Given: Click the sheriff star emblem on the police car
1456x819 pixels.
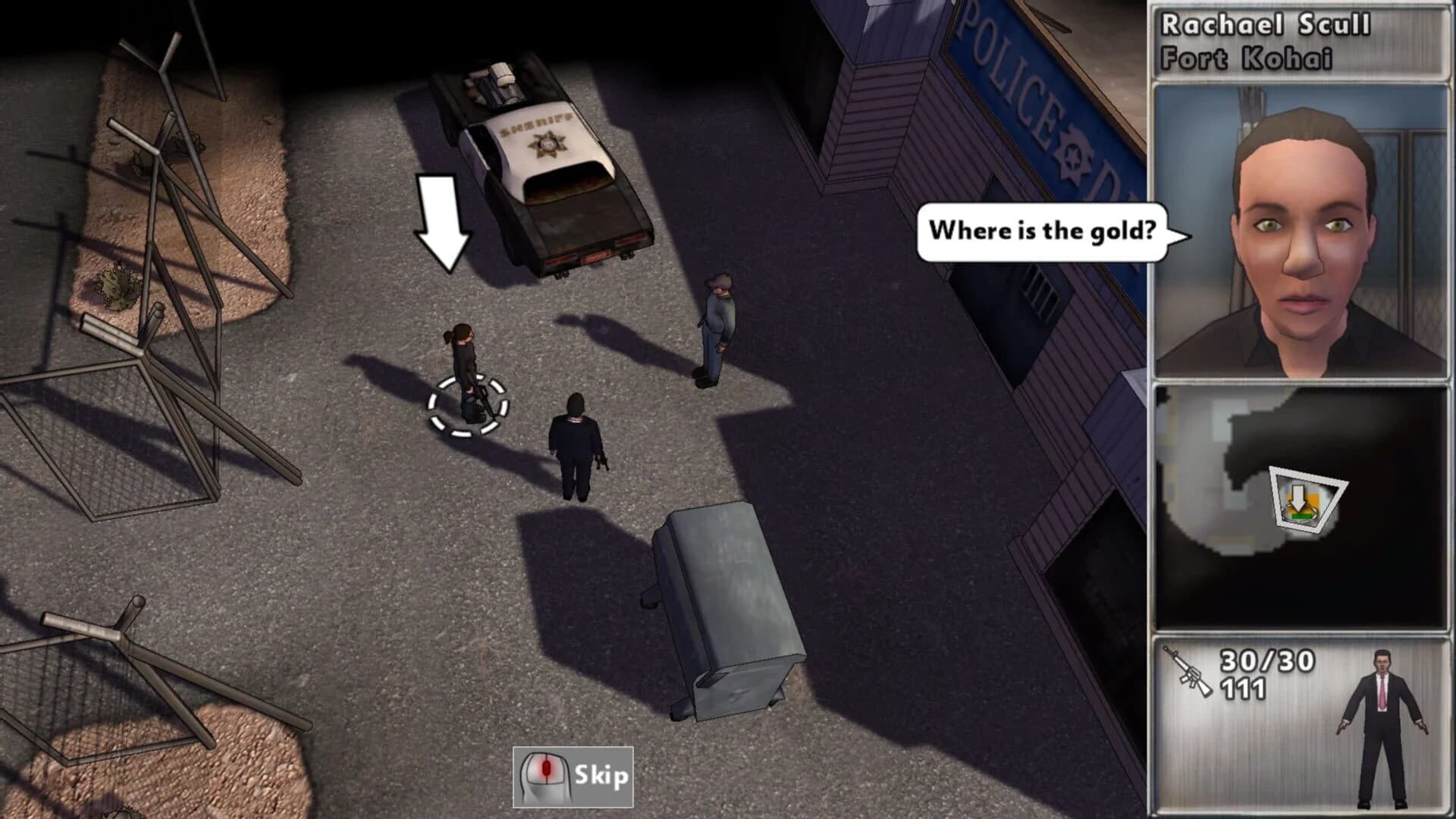Looking at the screenshot, I should (x=548, y=141).
